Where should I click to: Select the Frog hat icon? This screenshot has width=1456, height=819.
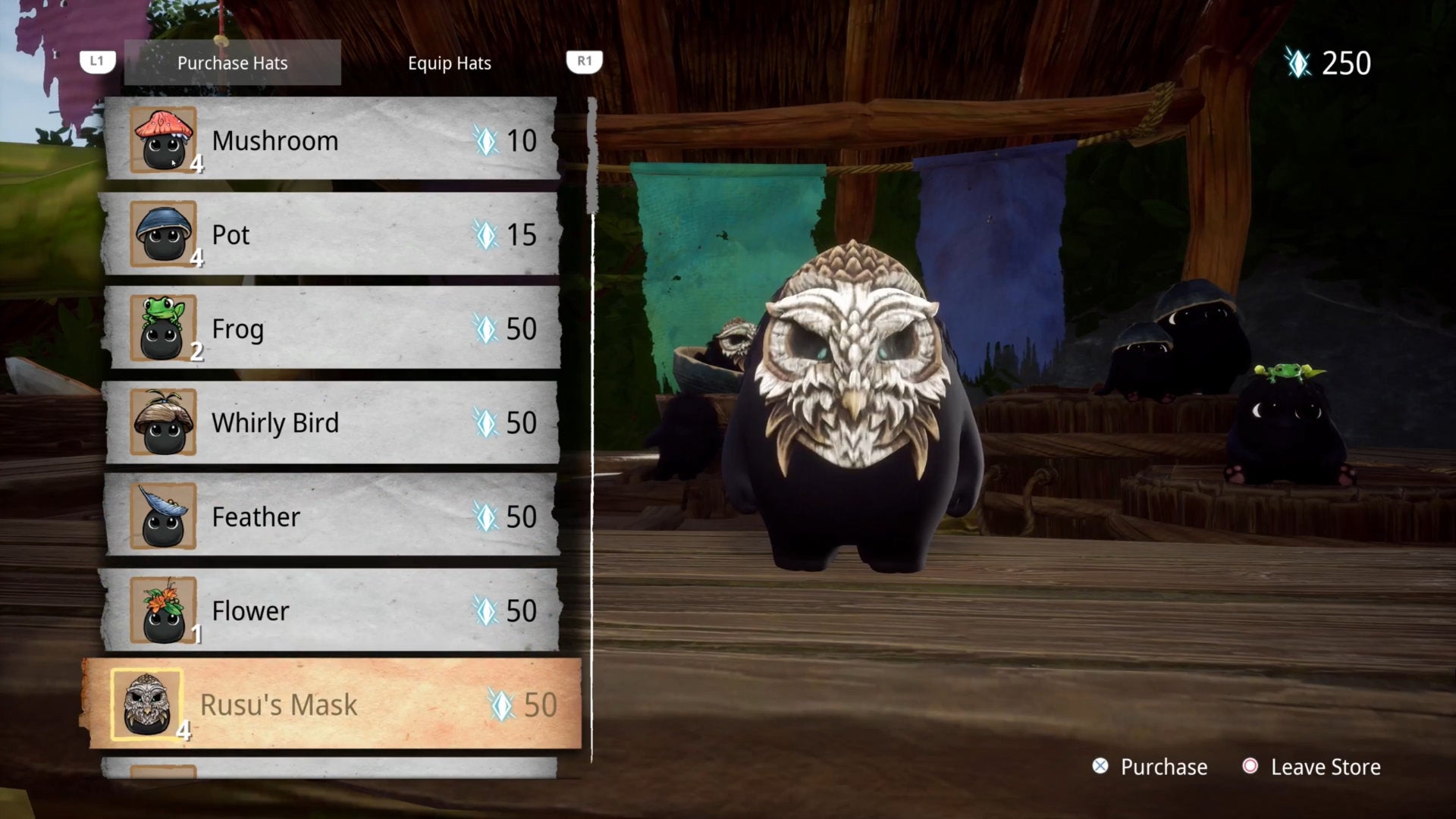pyautogui.click(x=163, y=328)
